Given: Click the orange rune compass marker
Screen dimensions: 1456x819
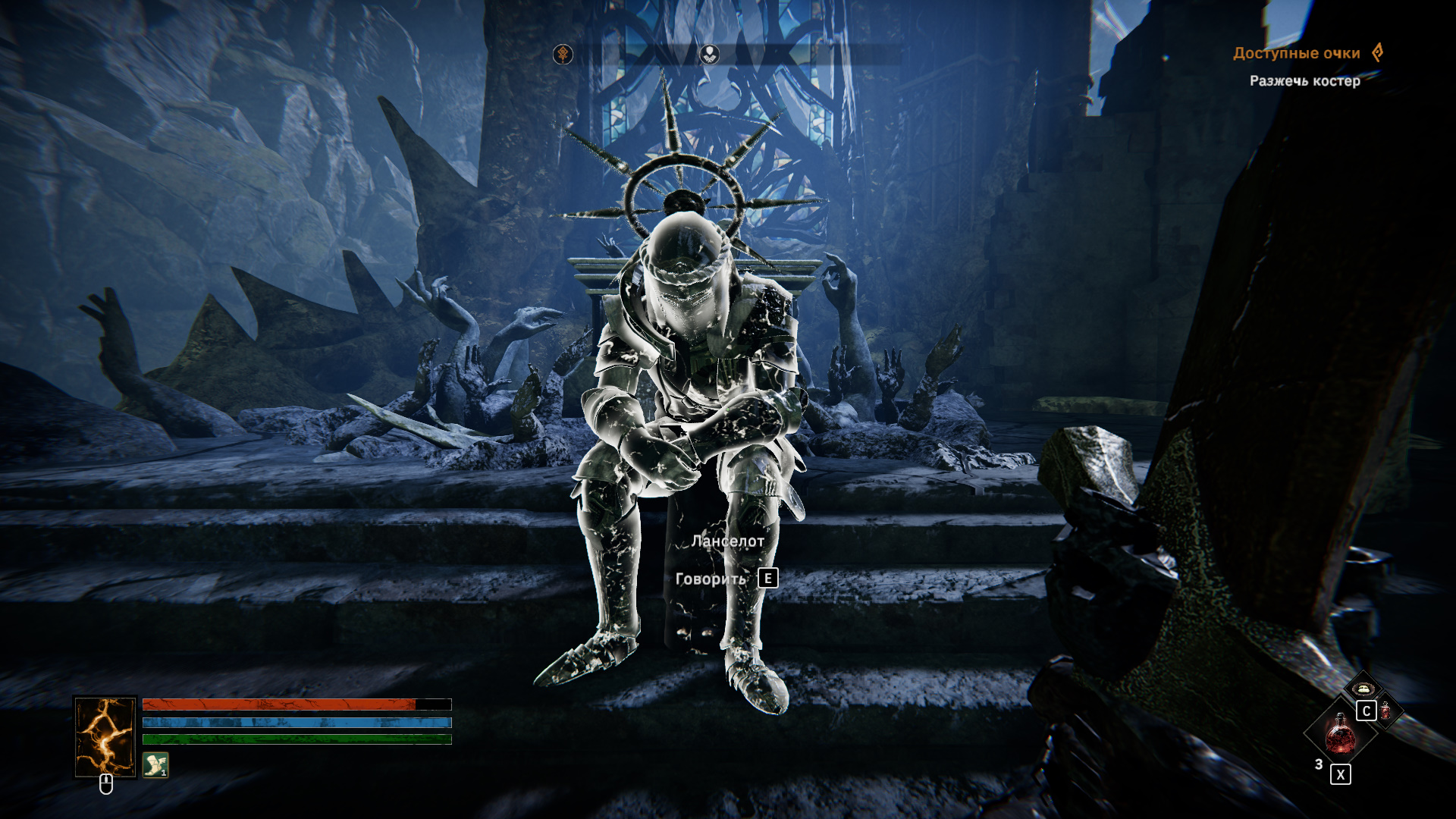Looking at the screenshot, I should pyautogui.click(x=563, y=54).
